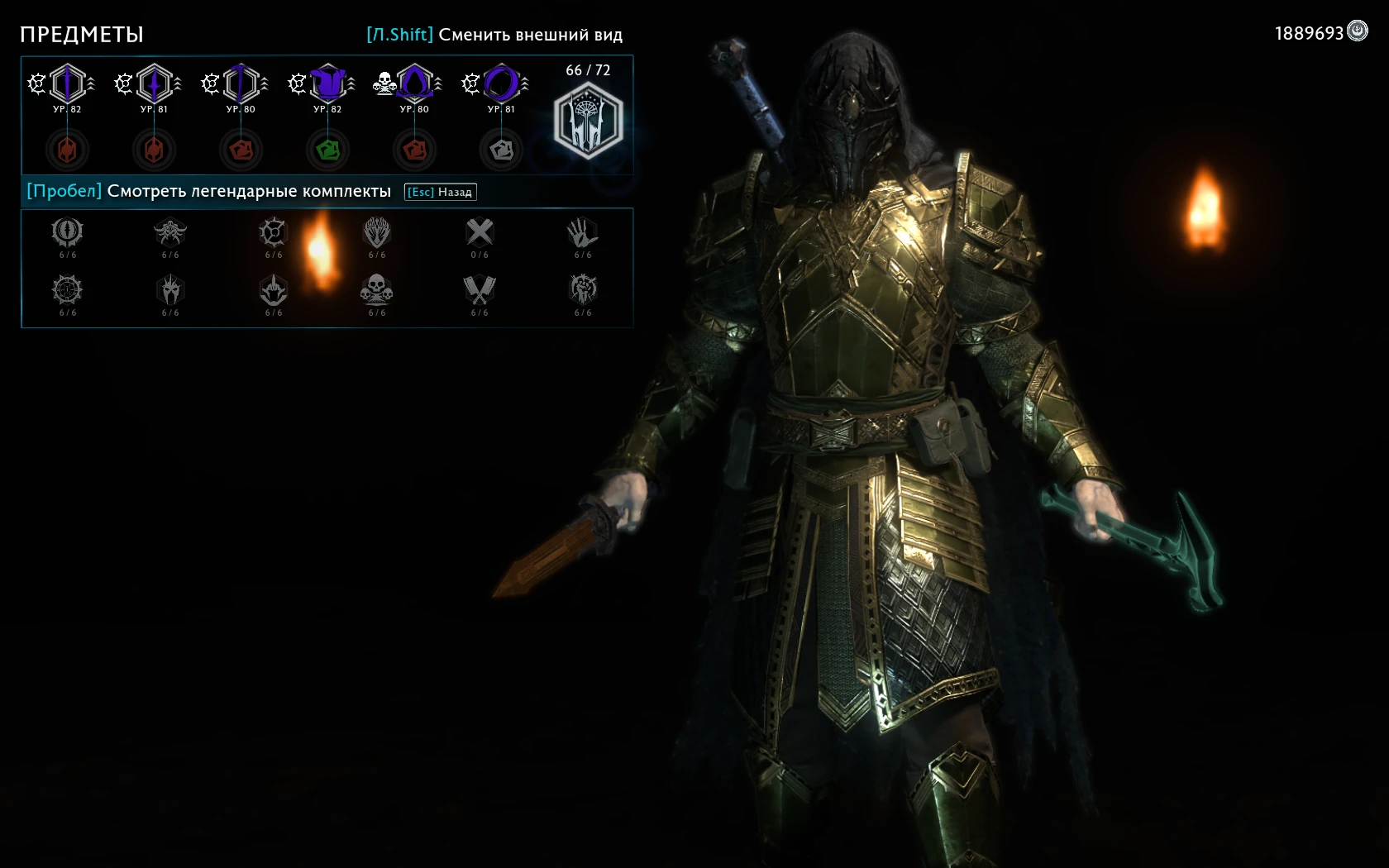Expand the upgrade arrows next to the armor
1389x868 pixels.
click(354, 83)
